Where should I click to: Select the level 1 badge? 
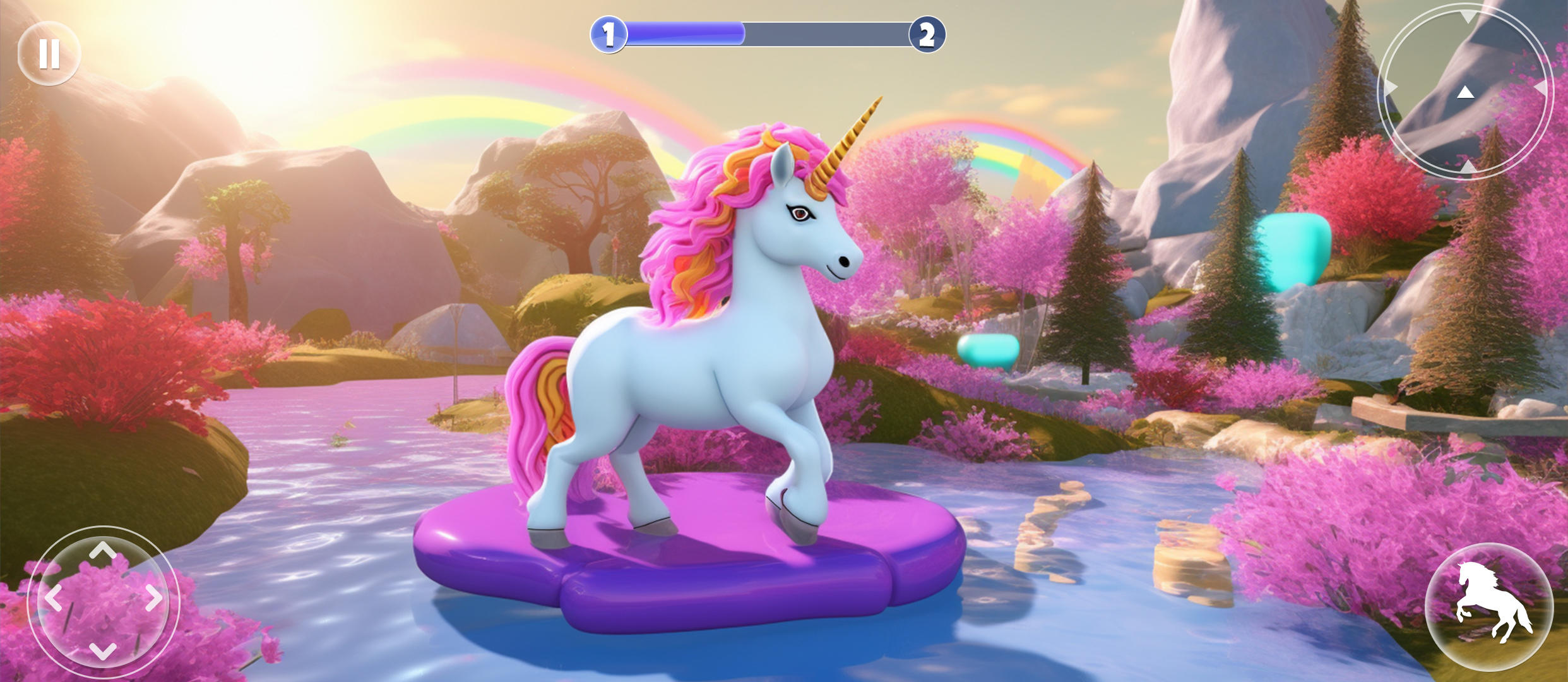point(609,35)
